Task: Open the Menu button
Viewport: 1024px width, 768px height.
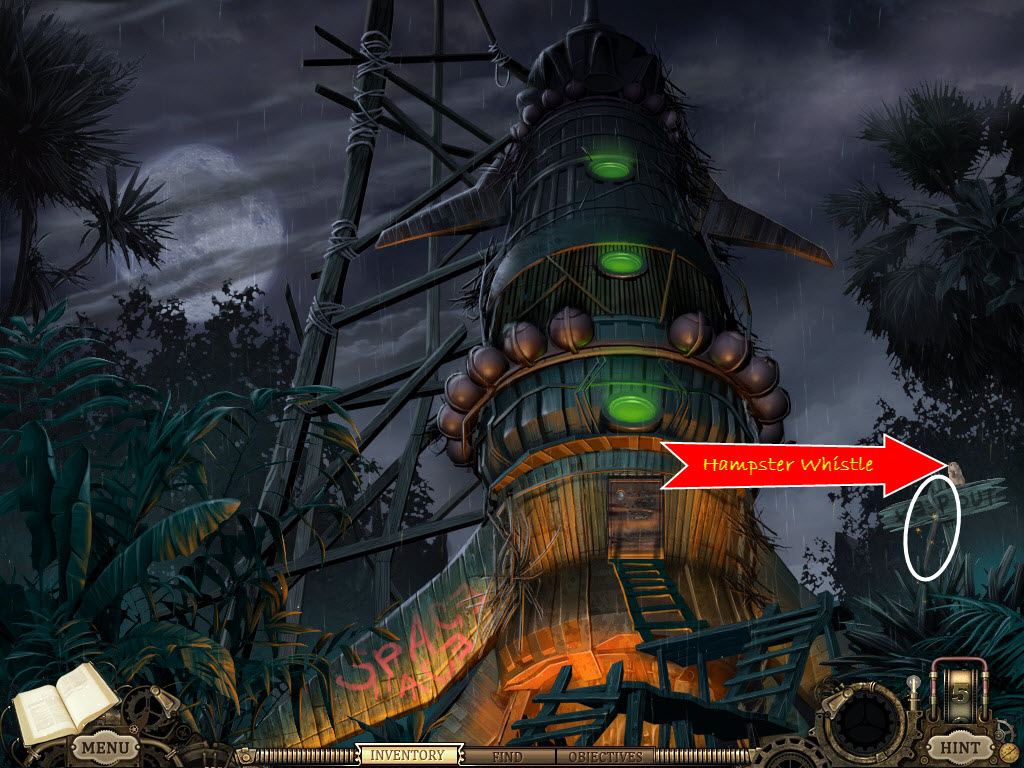Action: tap(105, 747)
